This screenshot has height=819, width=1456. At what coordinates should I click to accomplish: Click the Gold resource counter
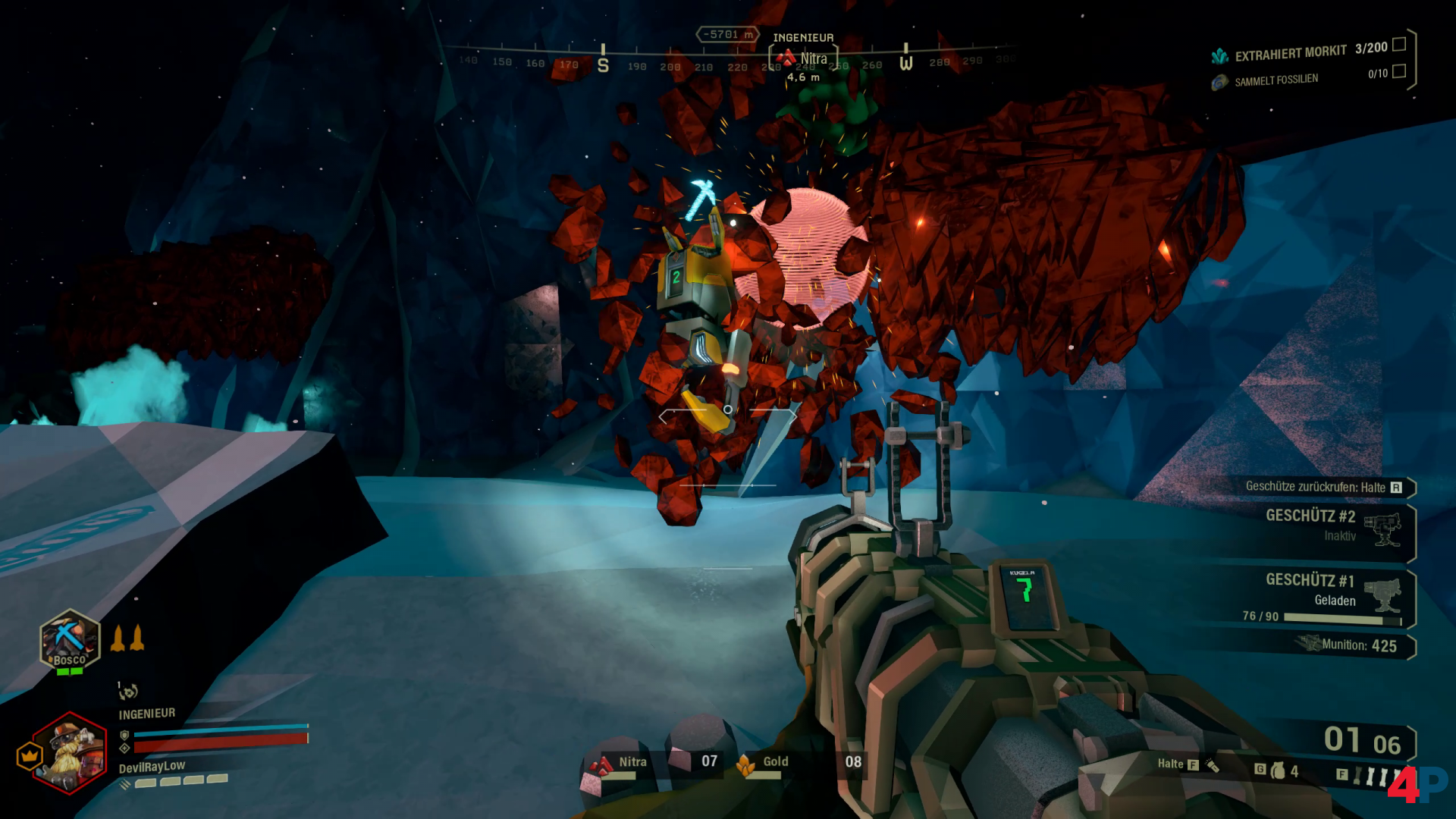[x=798, y=762]
